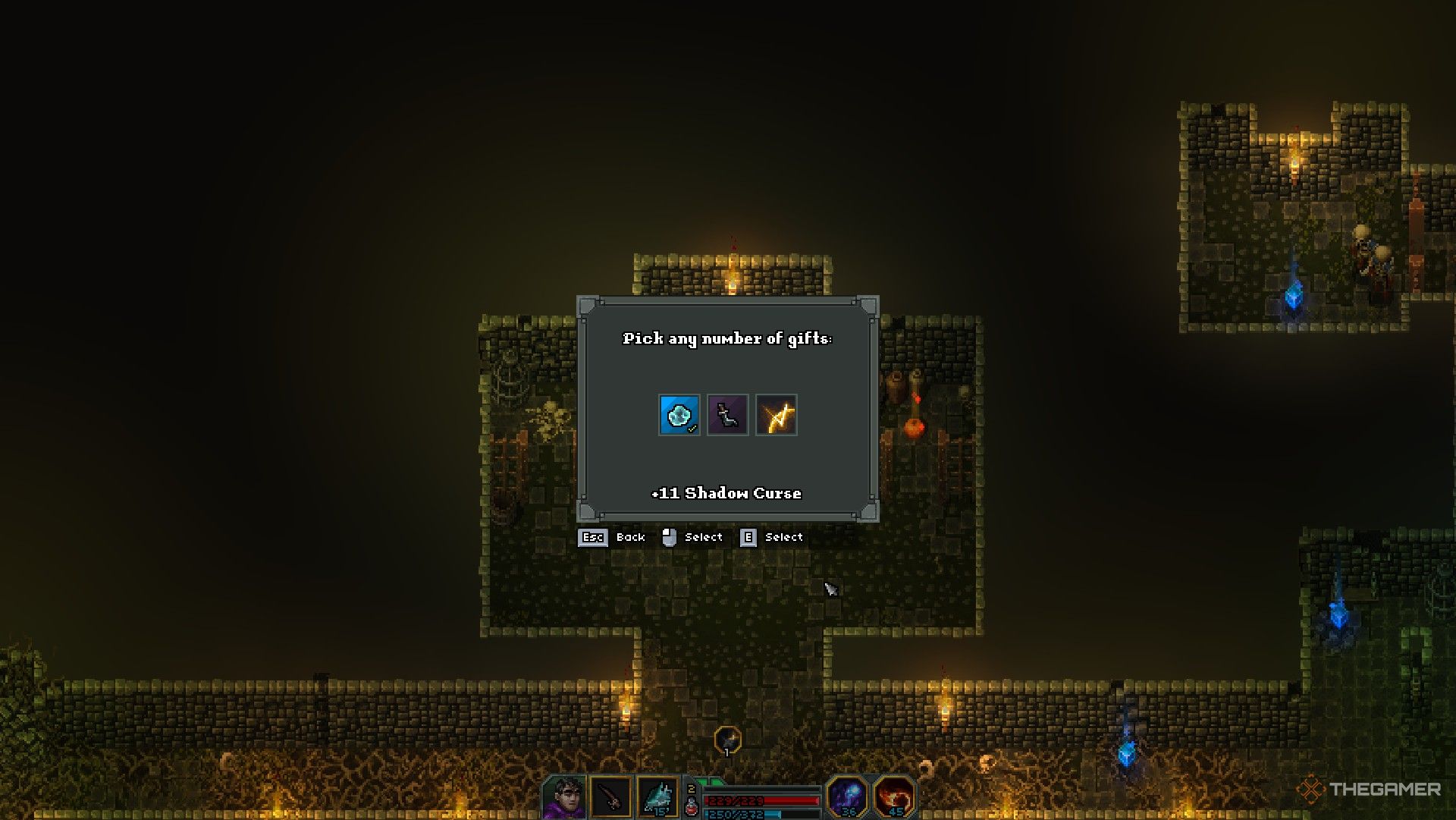Pick the golden lightning gift
Screen dimensions: 1456x820
click(x=777, y=415)
